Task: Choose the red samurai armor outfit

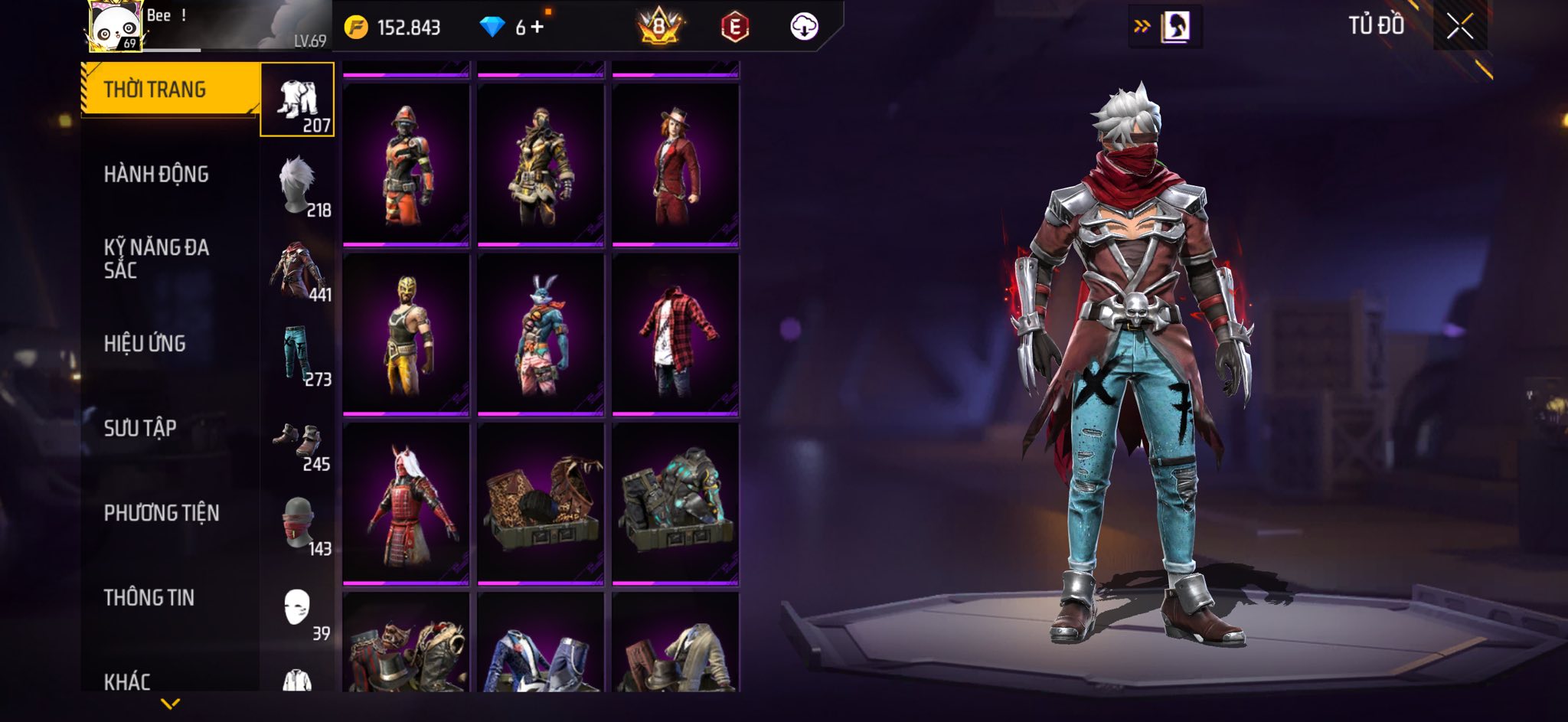Action: 406,505
